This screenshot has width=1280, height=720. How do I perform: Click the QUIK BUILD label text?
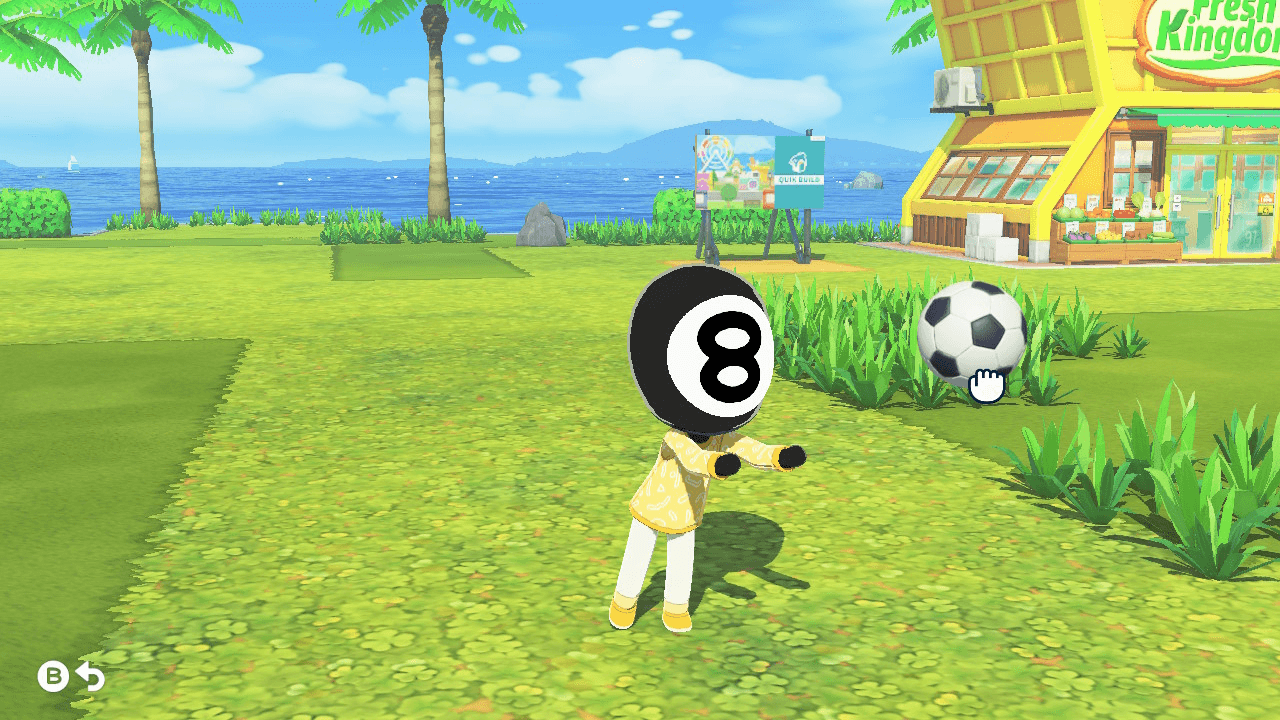coord(798,180)
